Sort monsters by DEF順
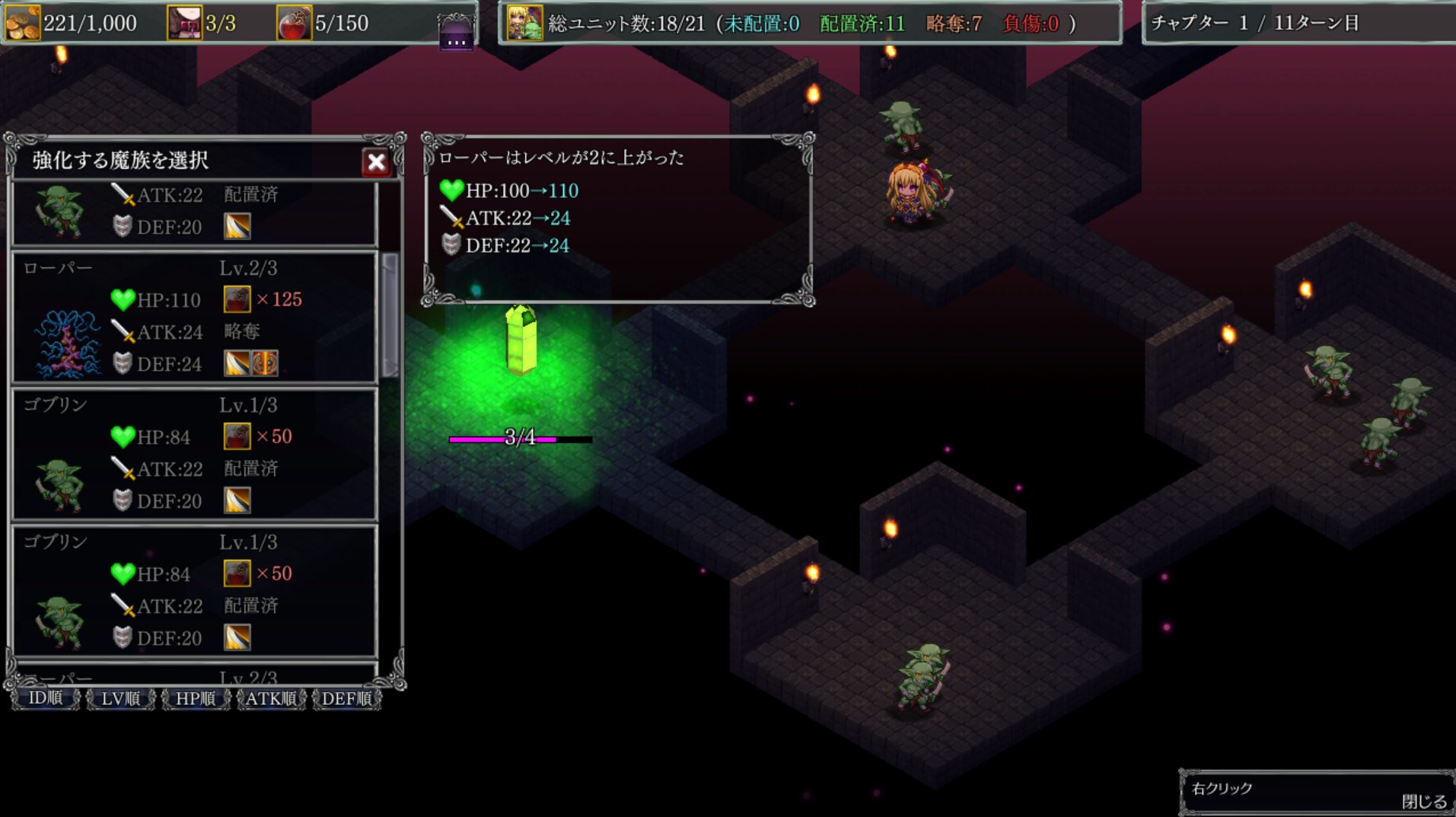 click(x=346, y=698)
